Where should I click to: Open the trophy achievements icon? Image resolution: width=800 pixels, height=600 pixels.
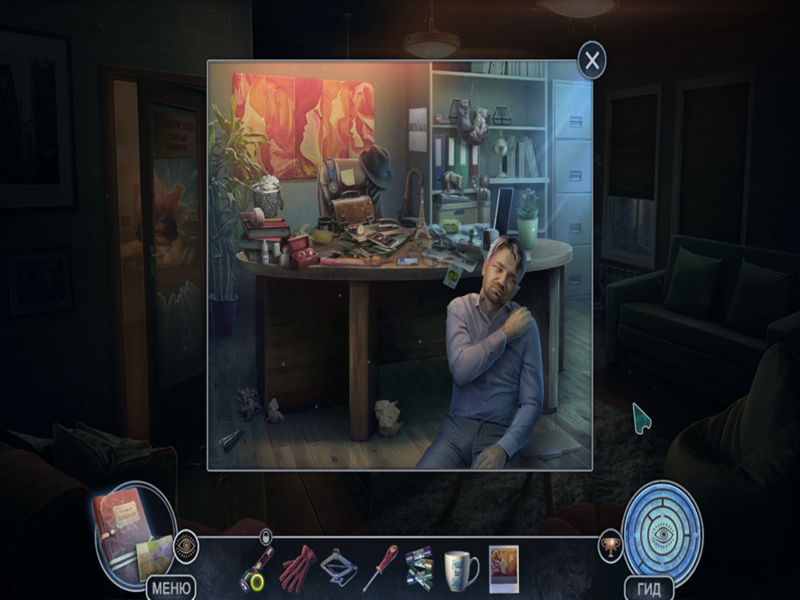click(x=610, y=546)
